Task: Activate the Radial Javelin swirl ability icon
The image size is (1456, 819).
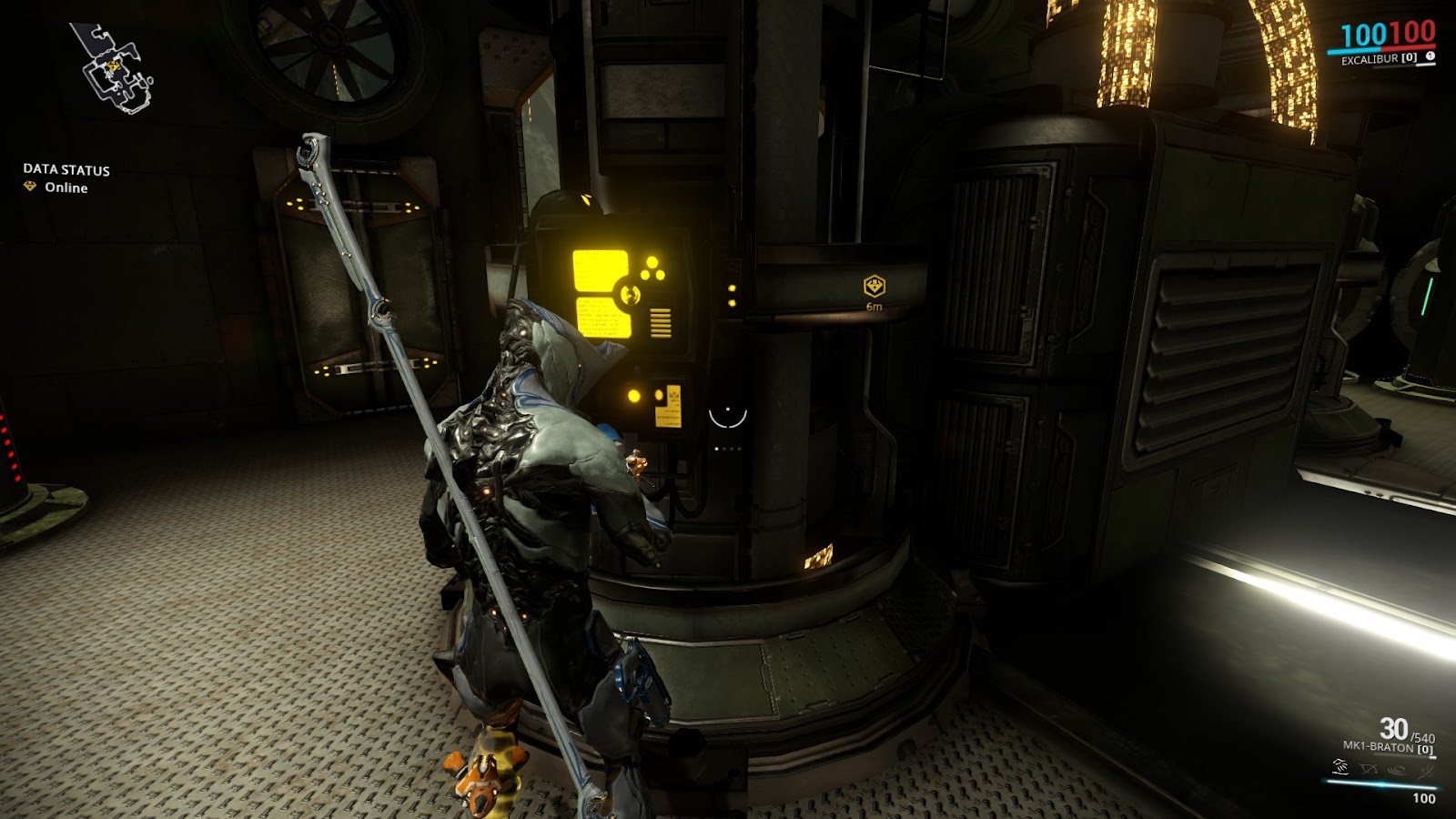Action: click(x=1397, y=769)
